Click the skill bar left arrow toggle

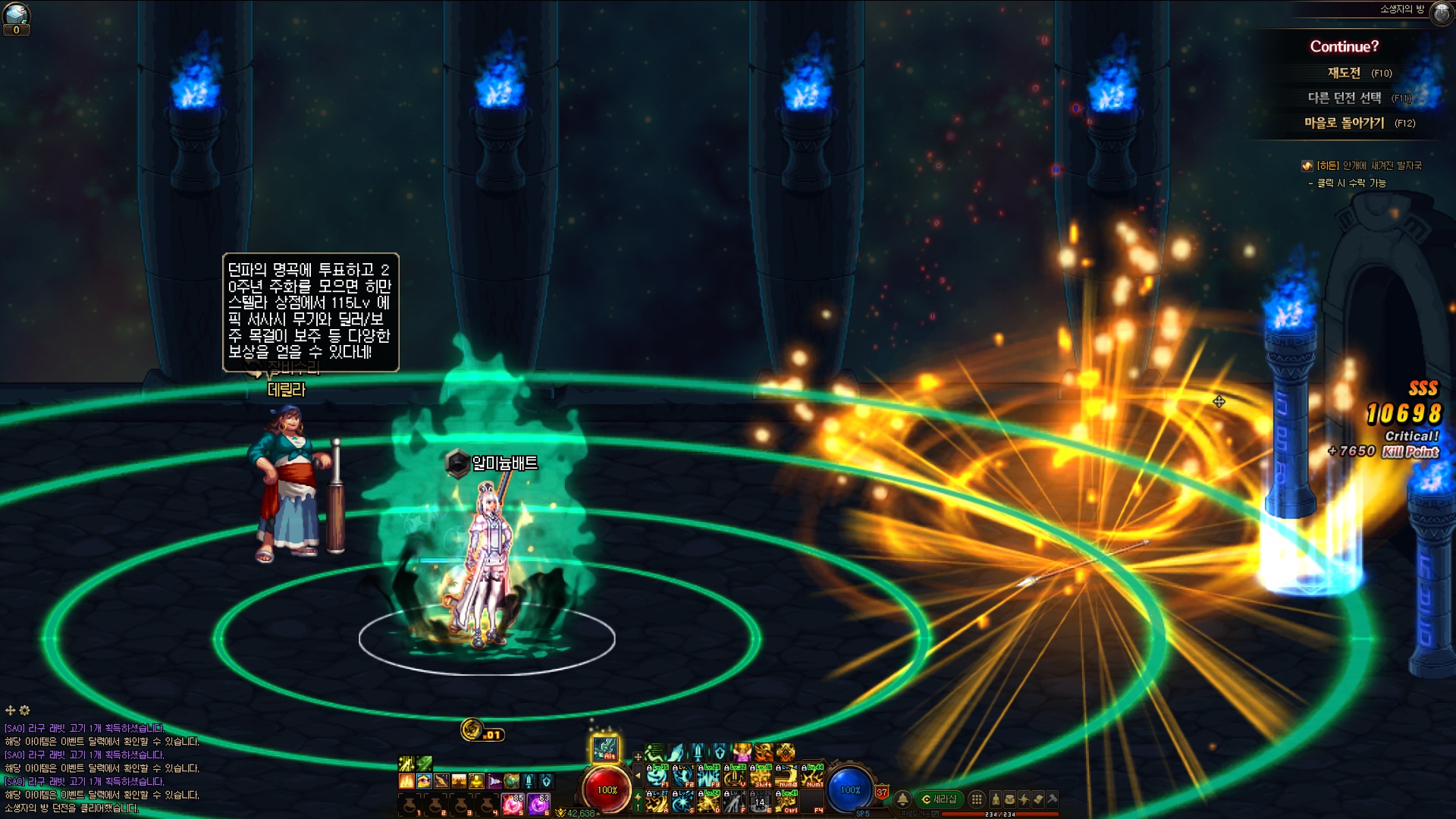click(638, 776)
